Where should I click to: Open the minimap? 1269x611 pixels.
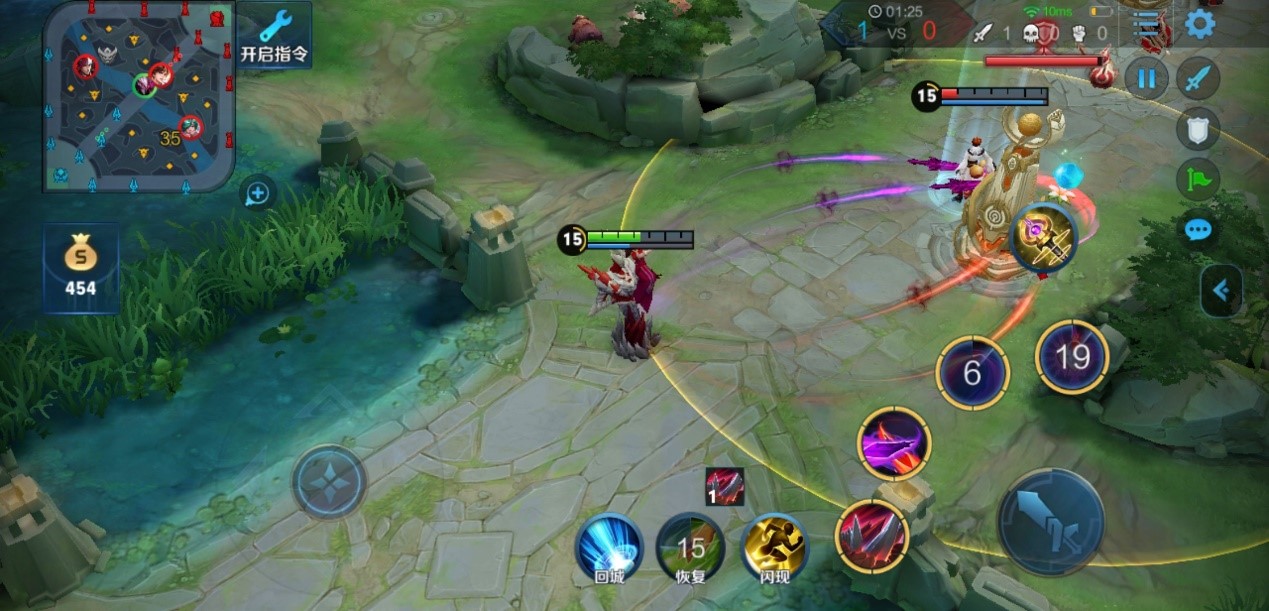coord(138,96)
